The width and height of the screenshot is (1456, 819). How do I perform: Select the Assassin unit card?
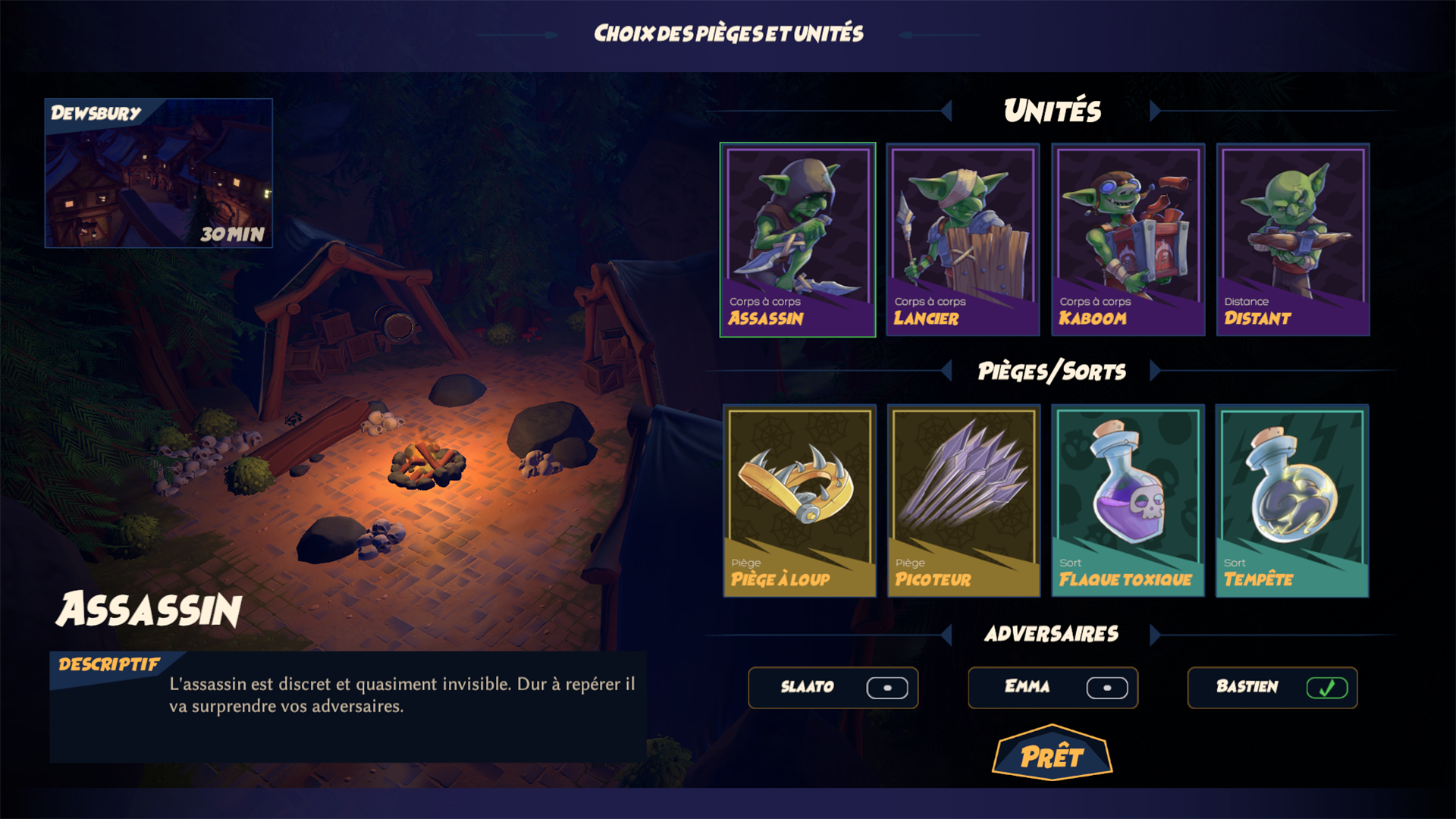[x=797, y=239]
